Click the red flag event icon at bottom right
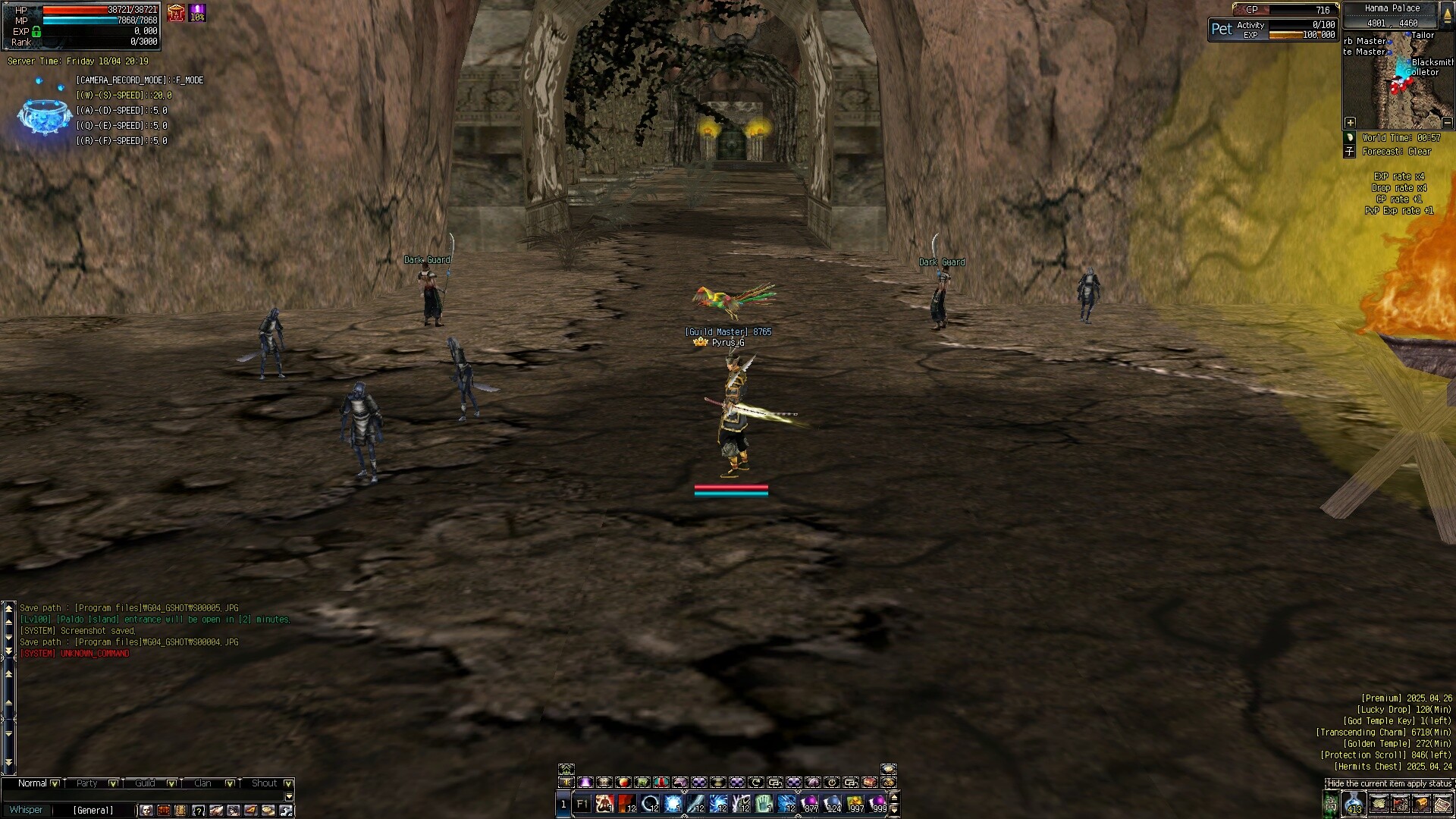Image resolution: width=1456 pixels, height=819 pixels. click(x=1400, y=804)
